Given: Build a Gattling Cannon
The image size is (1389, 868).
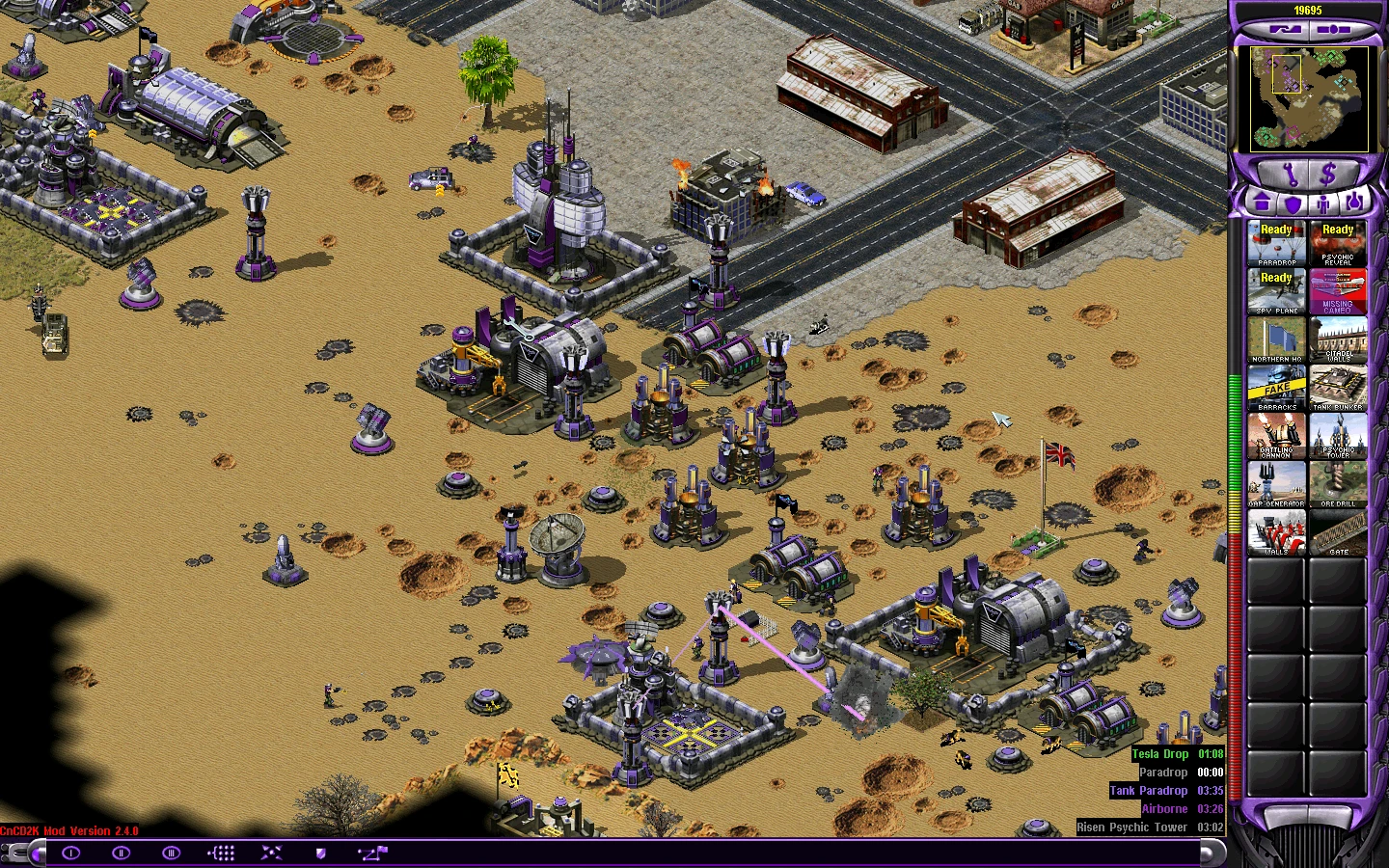Looking at the screenshot, I should pos(1276,436).
